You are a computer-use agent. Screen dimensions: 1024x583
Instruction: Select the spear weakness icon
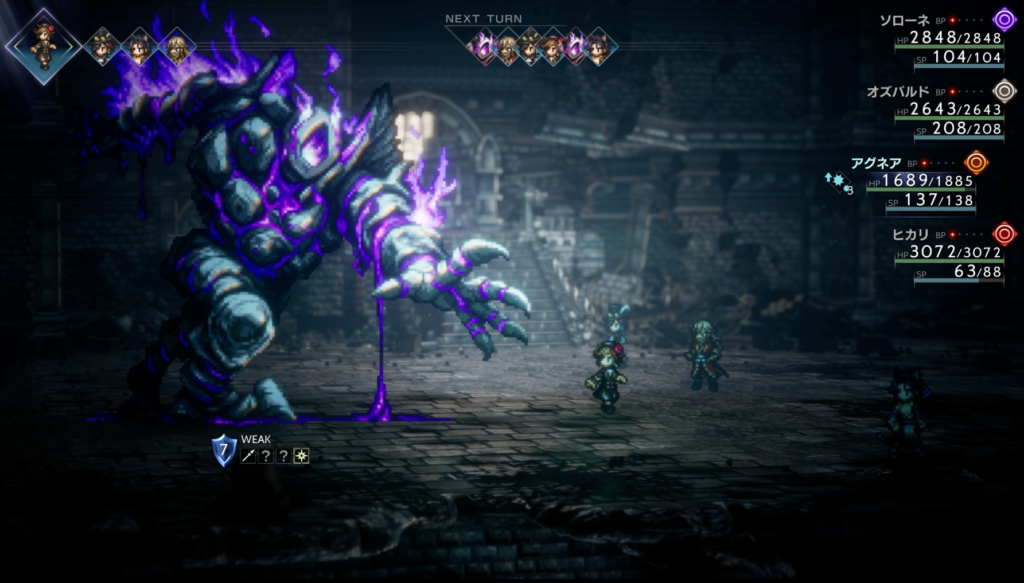click(247, 456)
